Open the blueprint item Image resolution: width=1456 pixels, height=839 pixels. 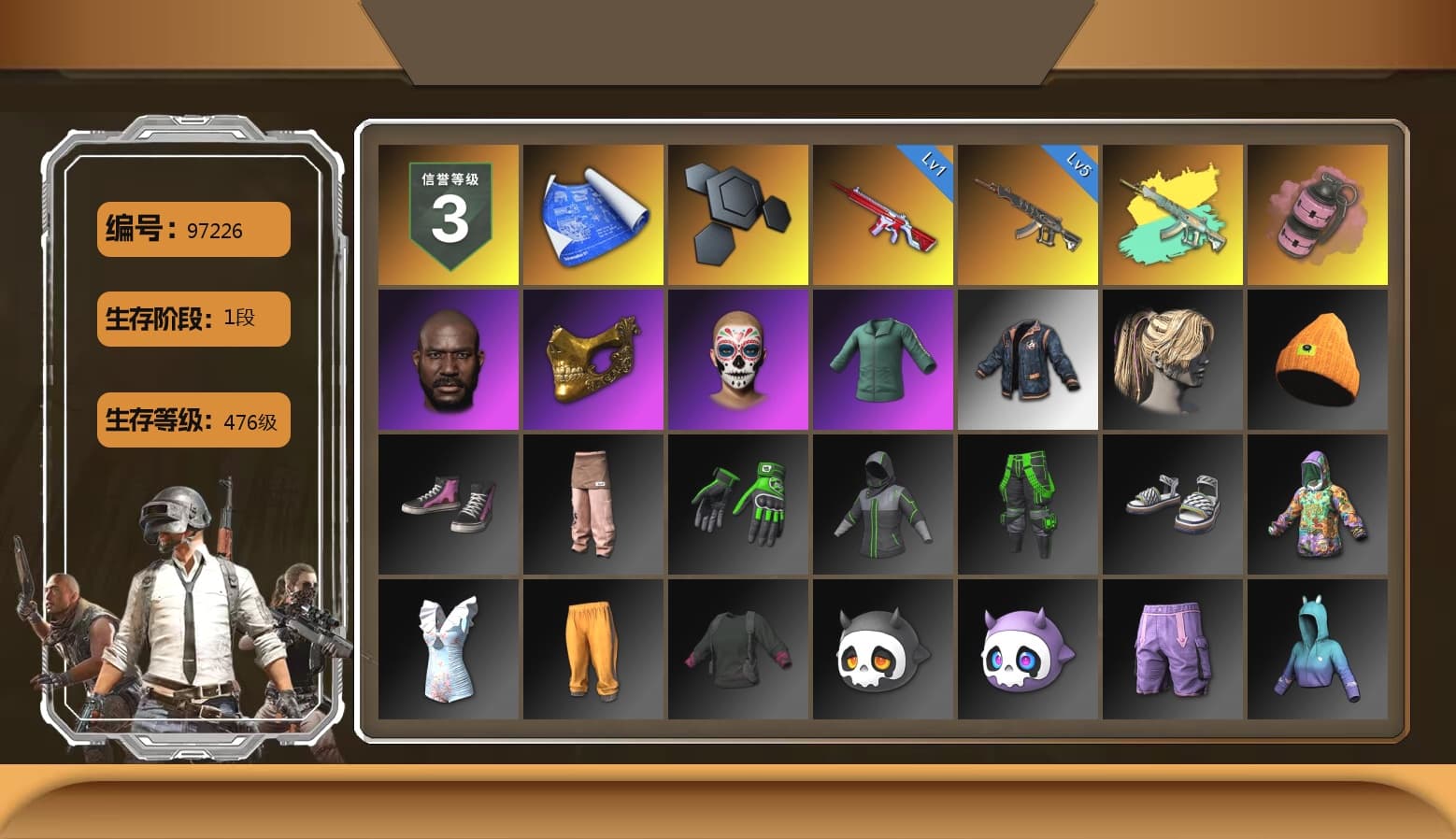click(x=592, y=213)
